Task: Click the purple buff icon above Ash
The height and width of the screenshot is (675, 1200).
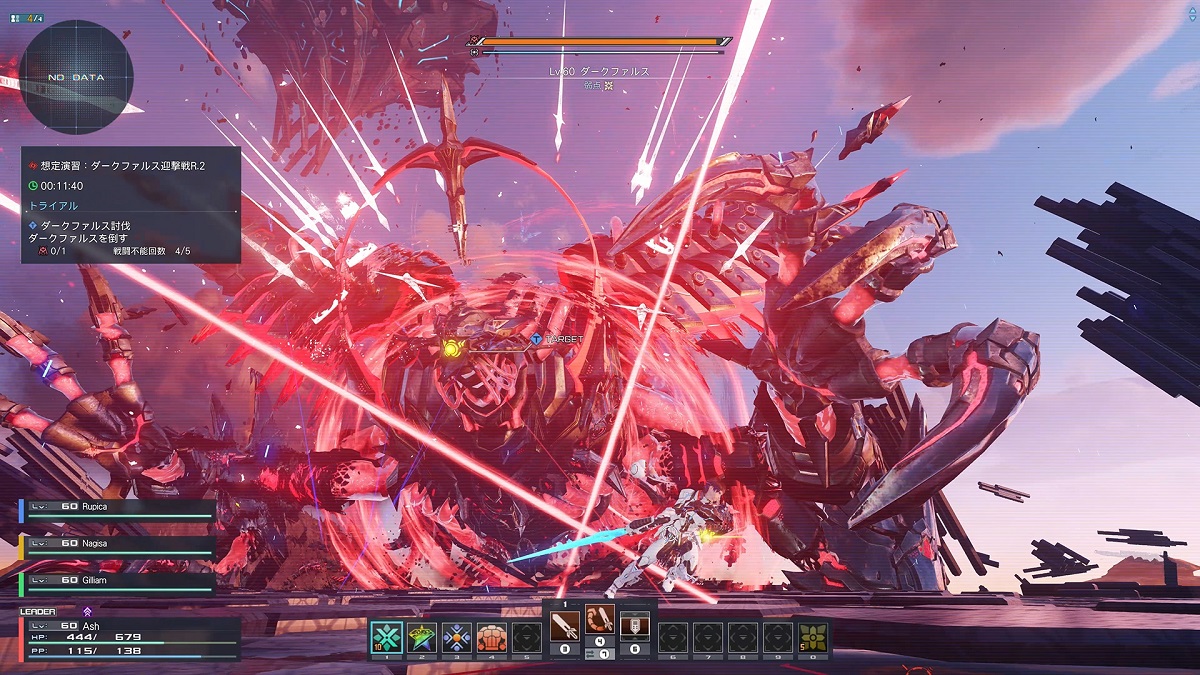Action: pyautogui.click(x=87, y=611)
